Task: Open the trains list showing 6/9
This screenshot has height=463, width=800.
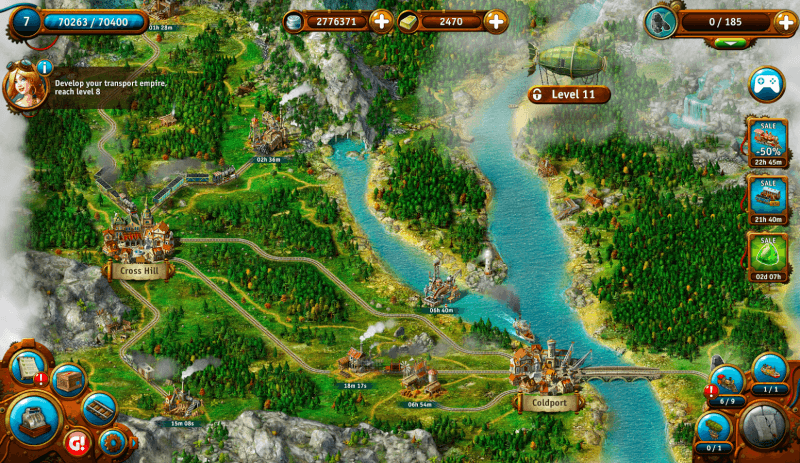Action: (x=727, y=383)
